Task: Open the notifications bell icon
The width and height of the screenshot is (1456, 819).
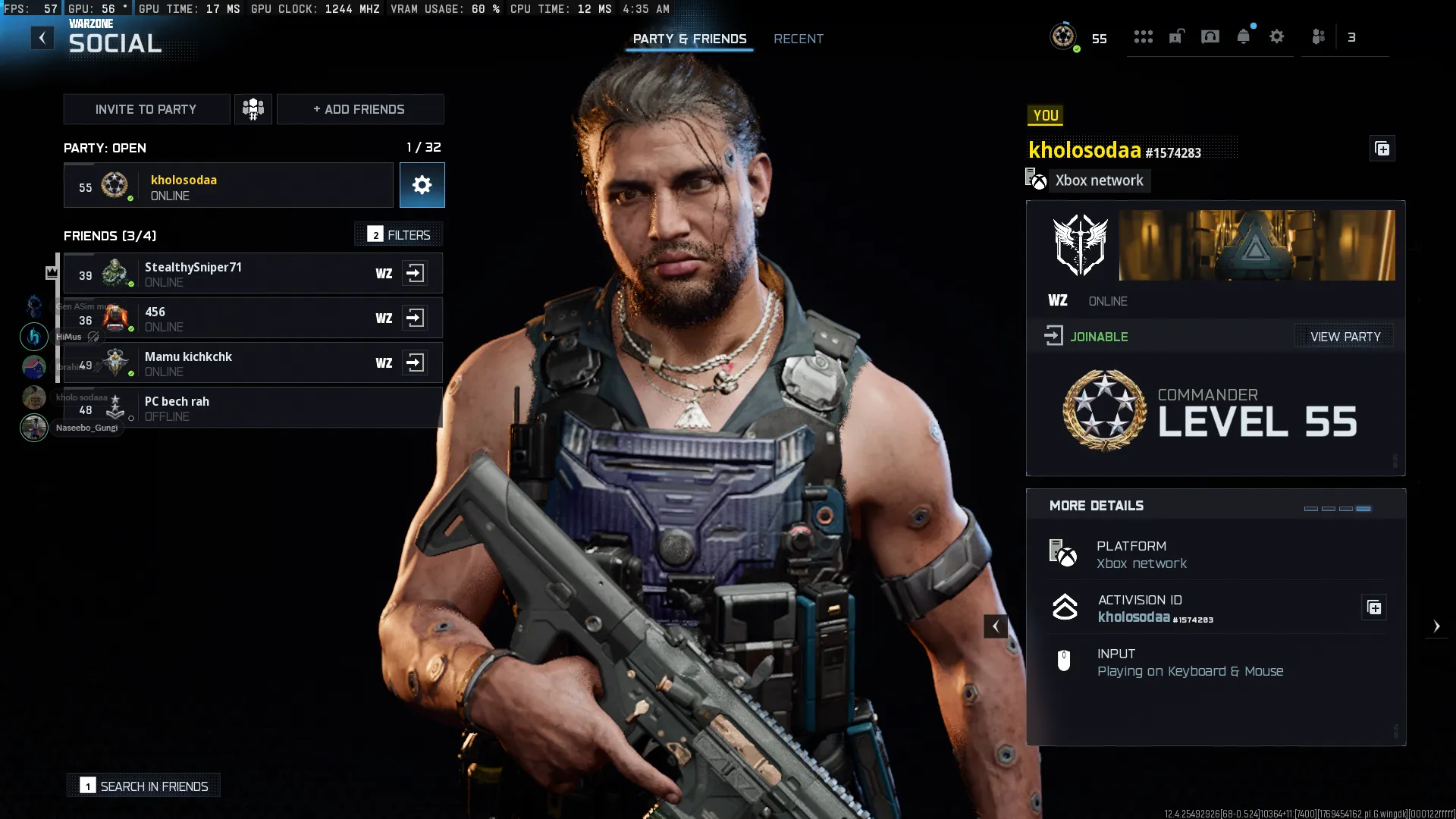Action: pos(1243,36)
